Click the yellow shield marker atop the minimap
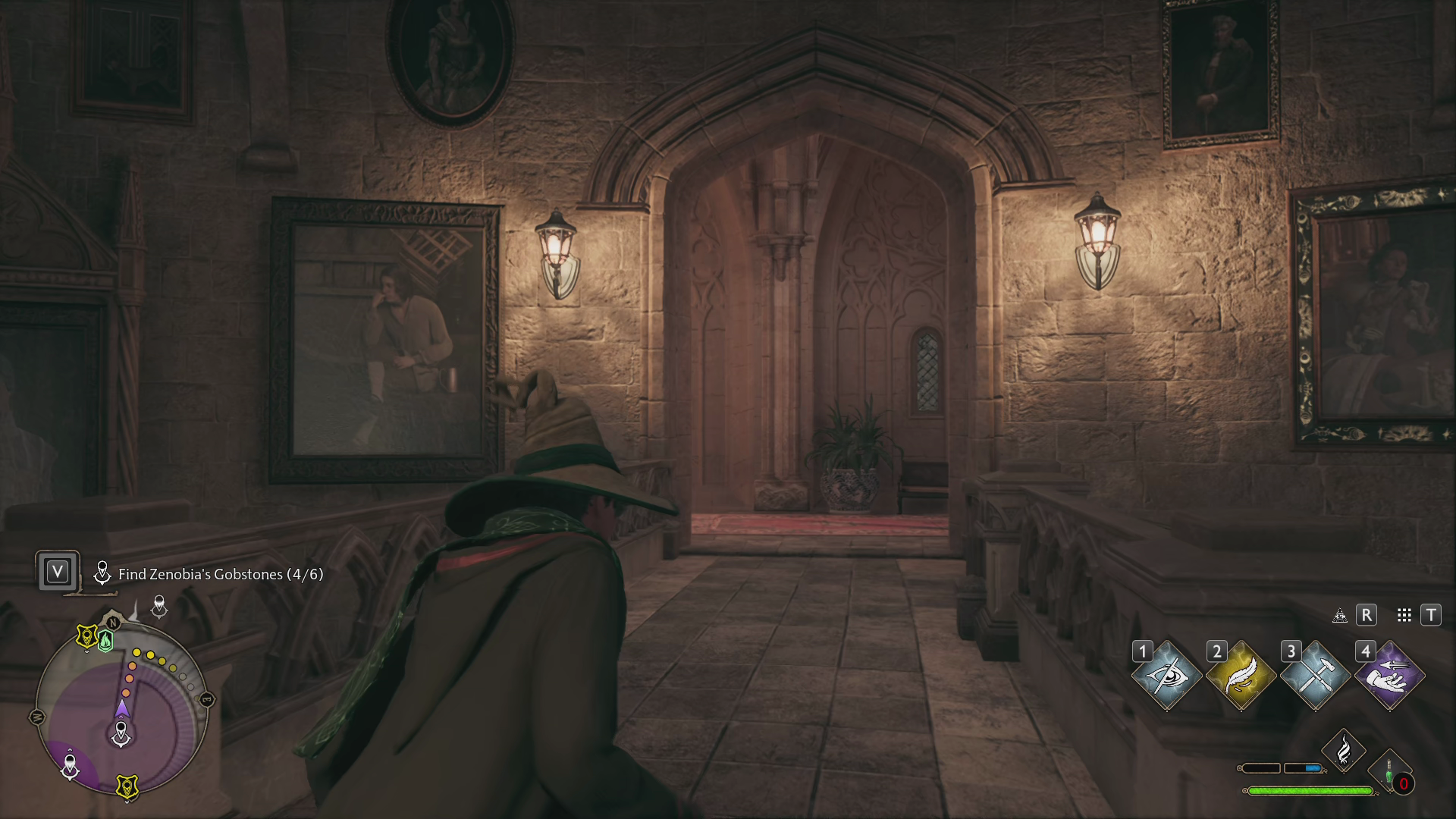This screenshot has height=819, width=1456. point(86,635)
